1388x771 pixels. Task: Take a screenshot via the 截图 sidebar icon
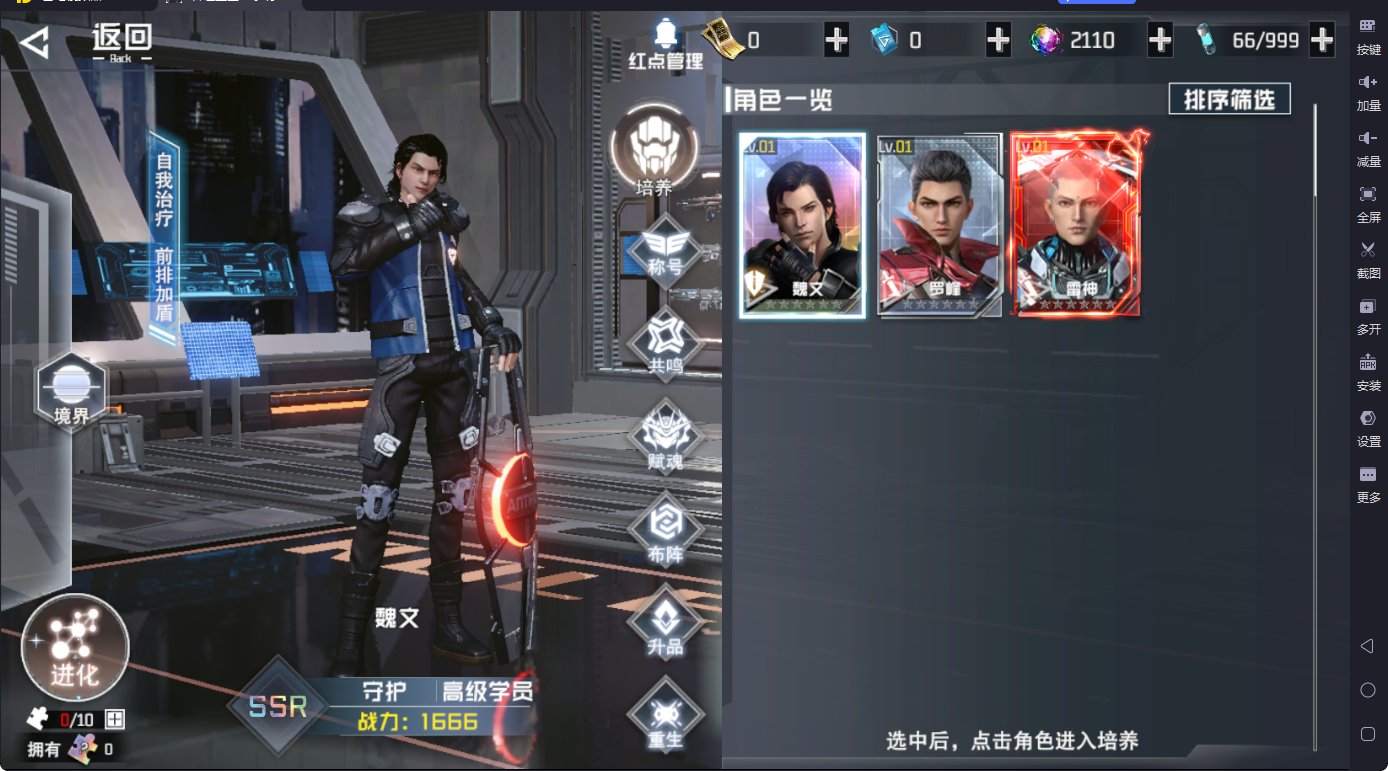pyautogui.click(x=1368, y=258)
